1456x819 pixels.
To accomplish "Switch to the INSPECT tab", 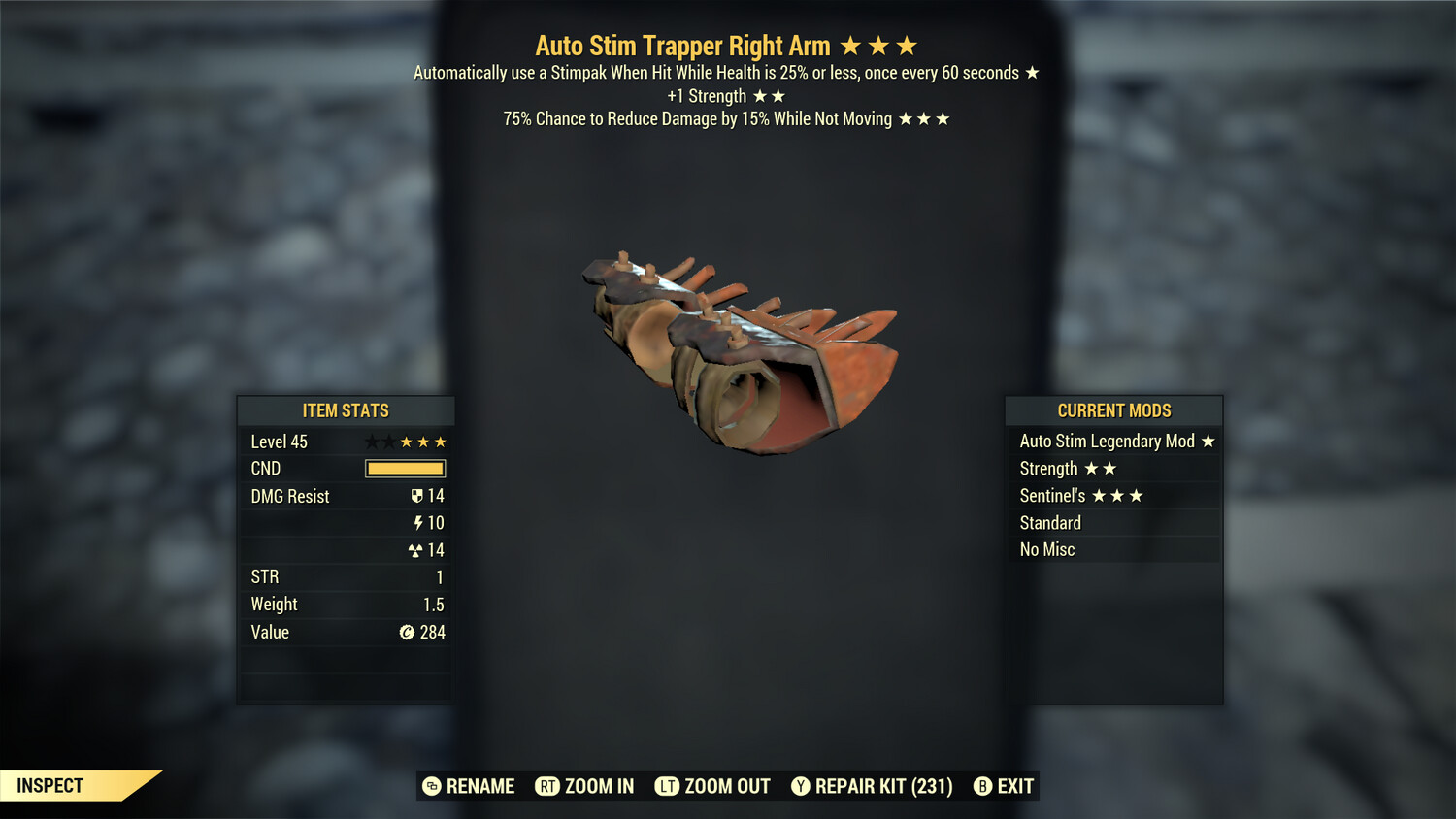I will point(50,785).
